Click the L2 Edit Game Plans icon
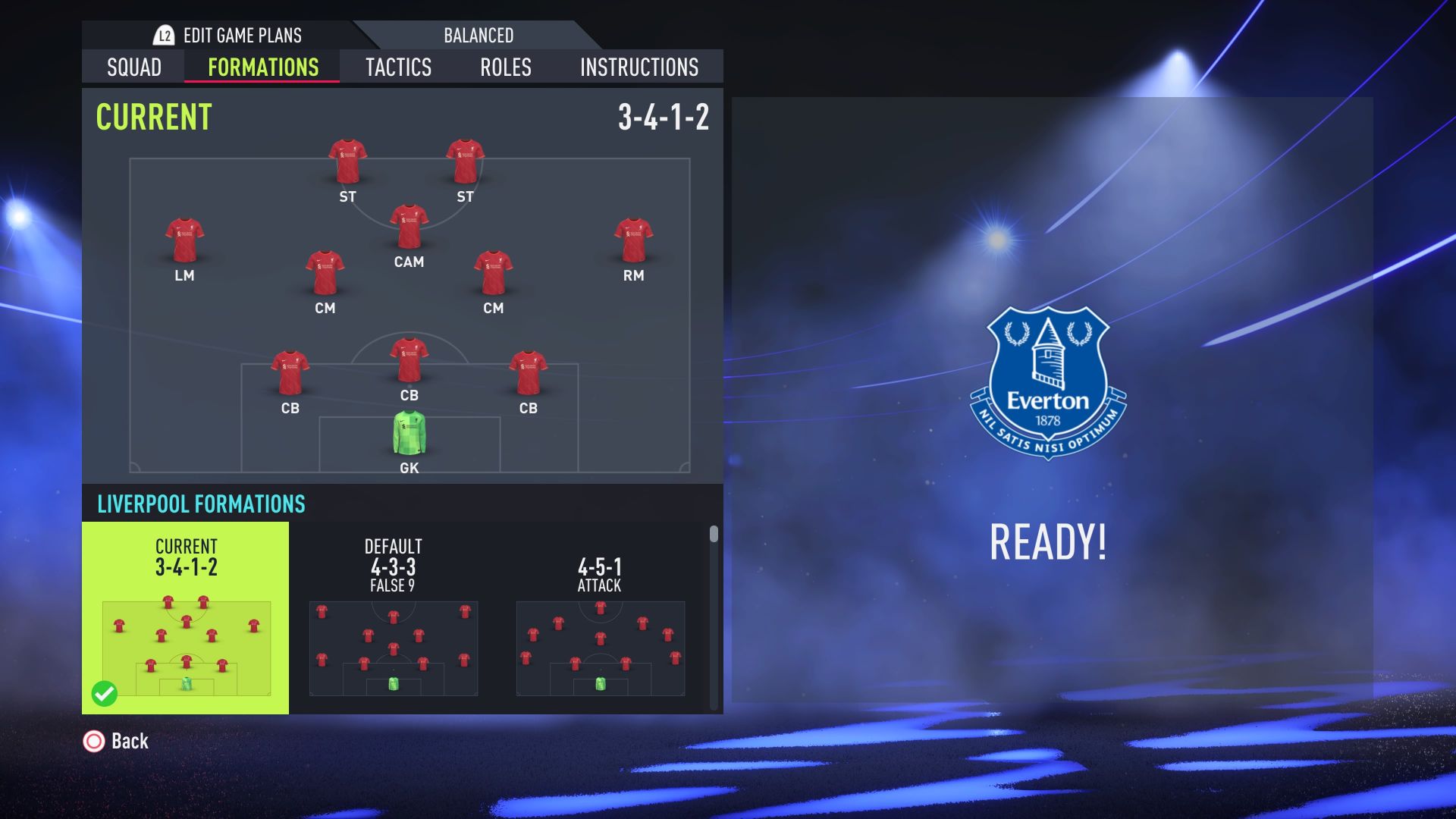1456x819 pixels. click(x=163, y=35)
